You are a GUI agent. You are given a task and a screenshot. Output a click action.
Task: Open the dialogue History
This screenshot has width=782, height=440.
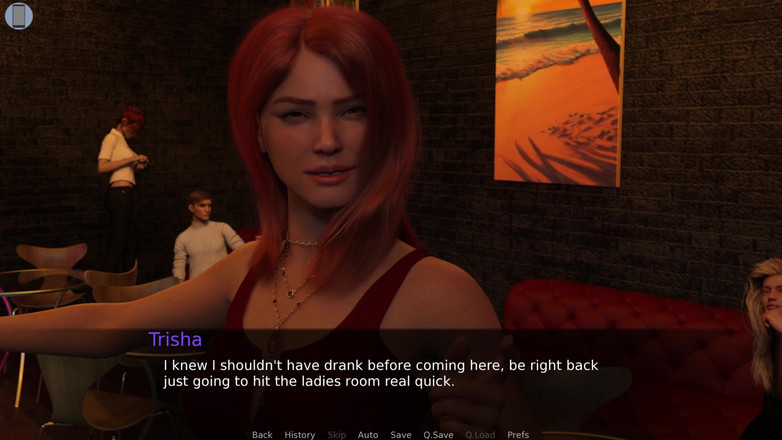coord(300,435)
